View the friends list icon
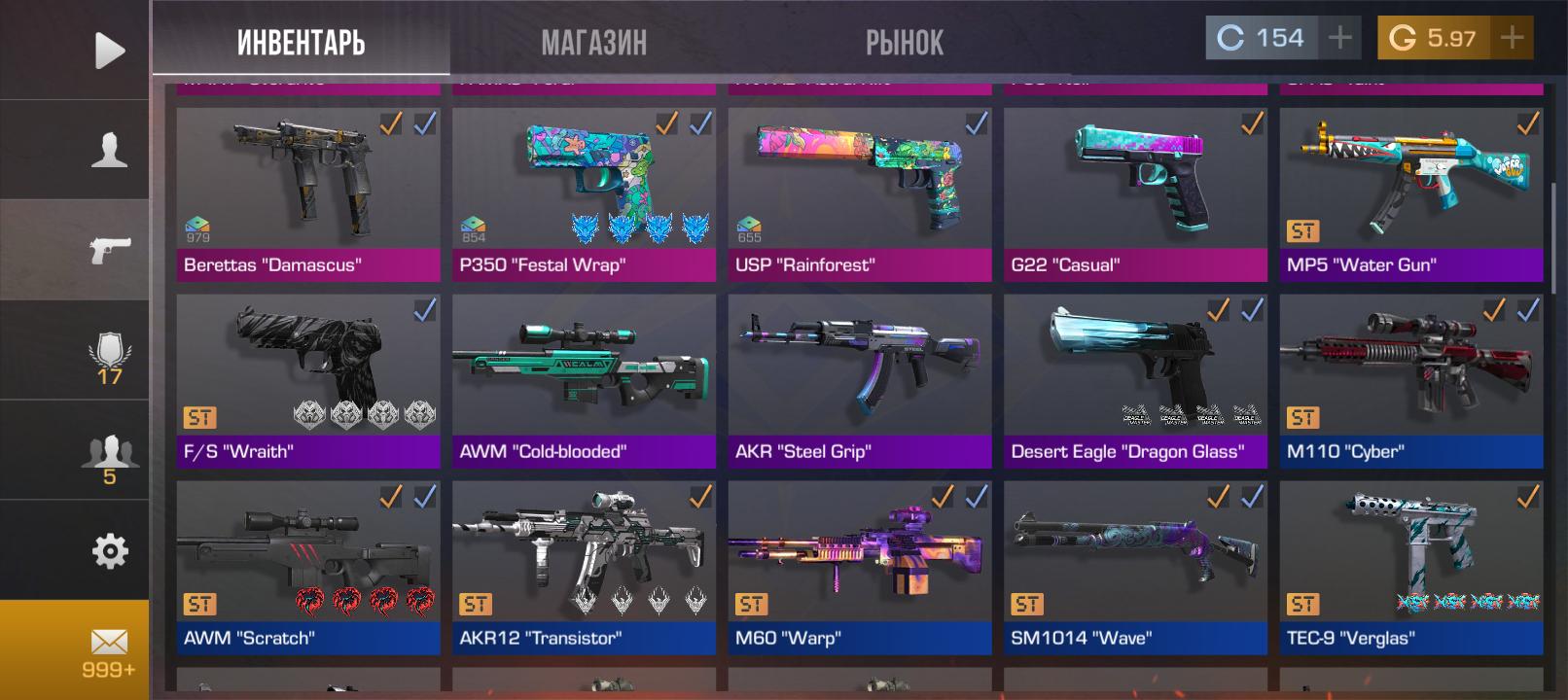This screenshot has width=1568, height=700. tap(109, 459)
